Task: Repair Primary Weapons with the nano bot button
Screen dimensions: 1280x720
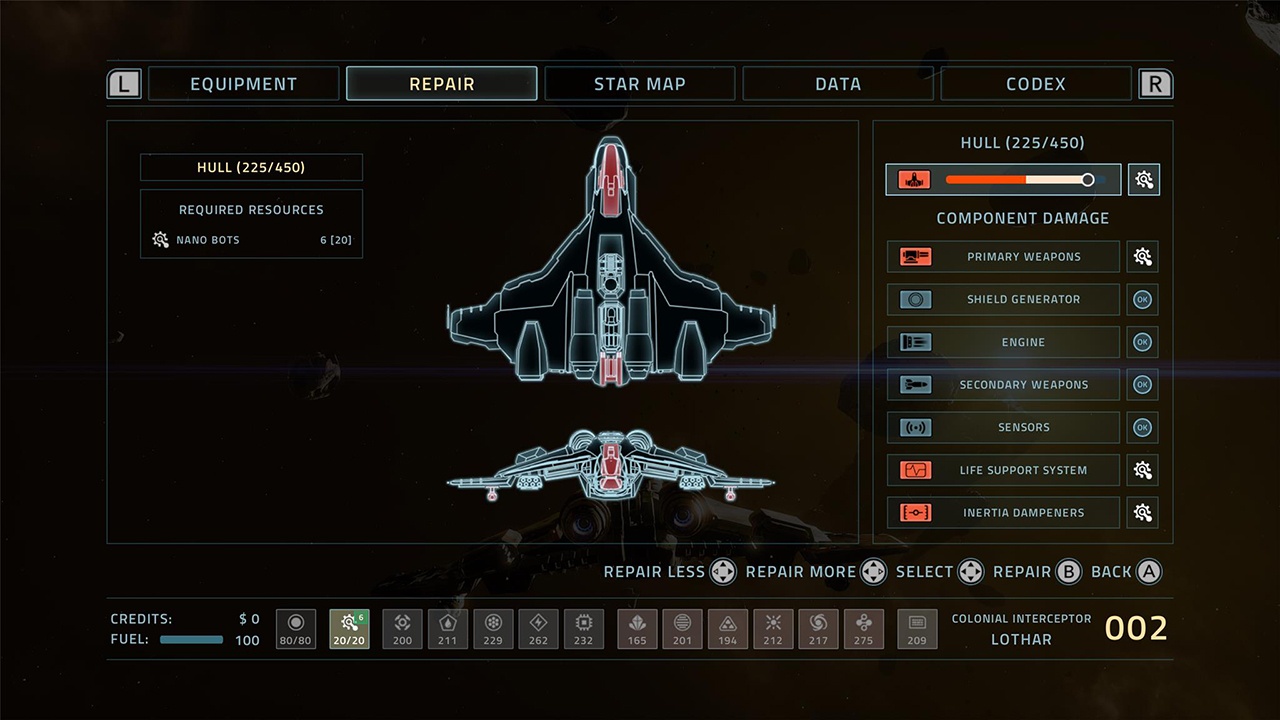Action: (1143, 257)
